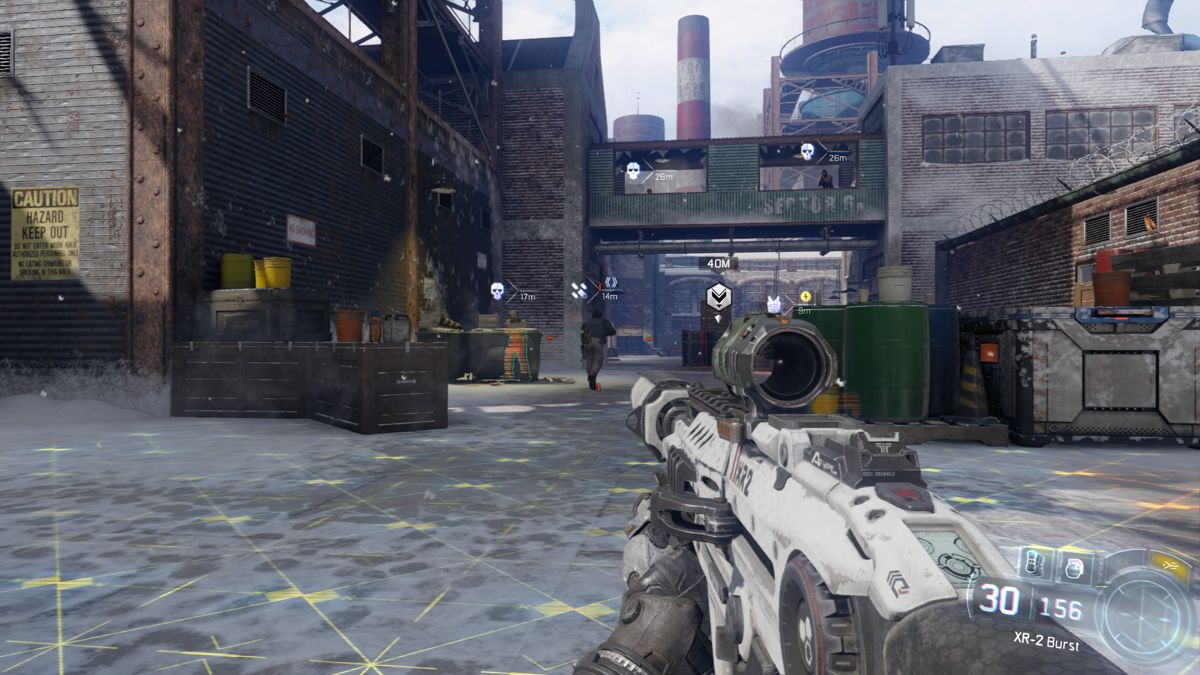Activate the yellow aircraft ability icon
Image resolution: width=1200 pixels, height=675 pixels.
point(1172,567)
